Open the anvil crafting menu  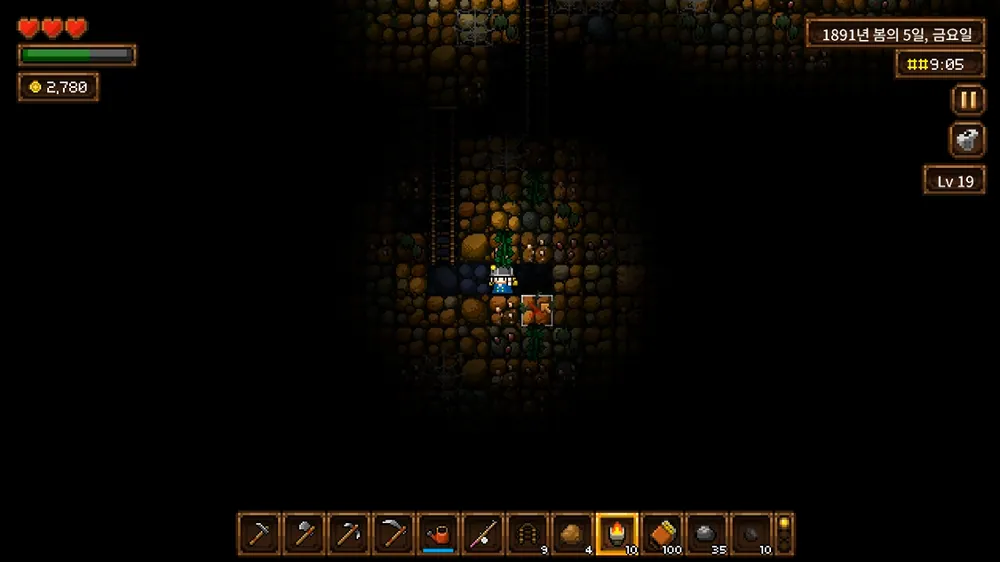tap(967, 140)
